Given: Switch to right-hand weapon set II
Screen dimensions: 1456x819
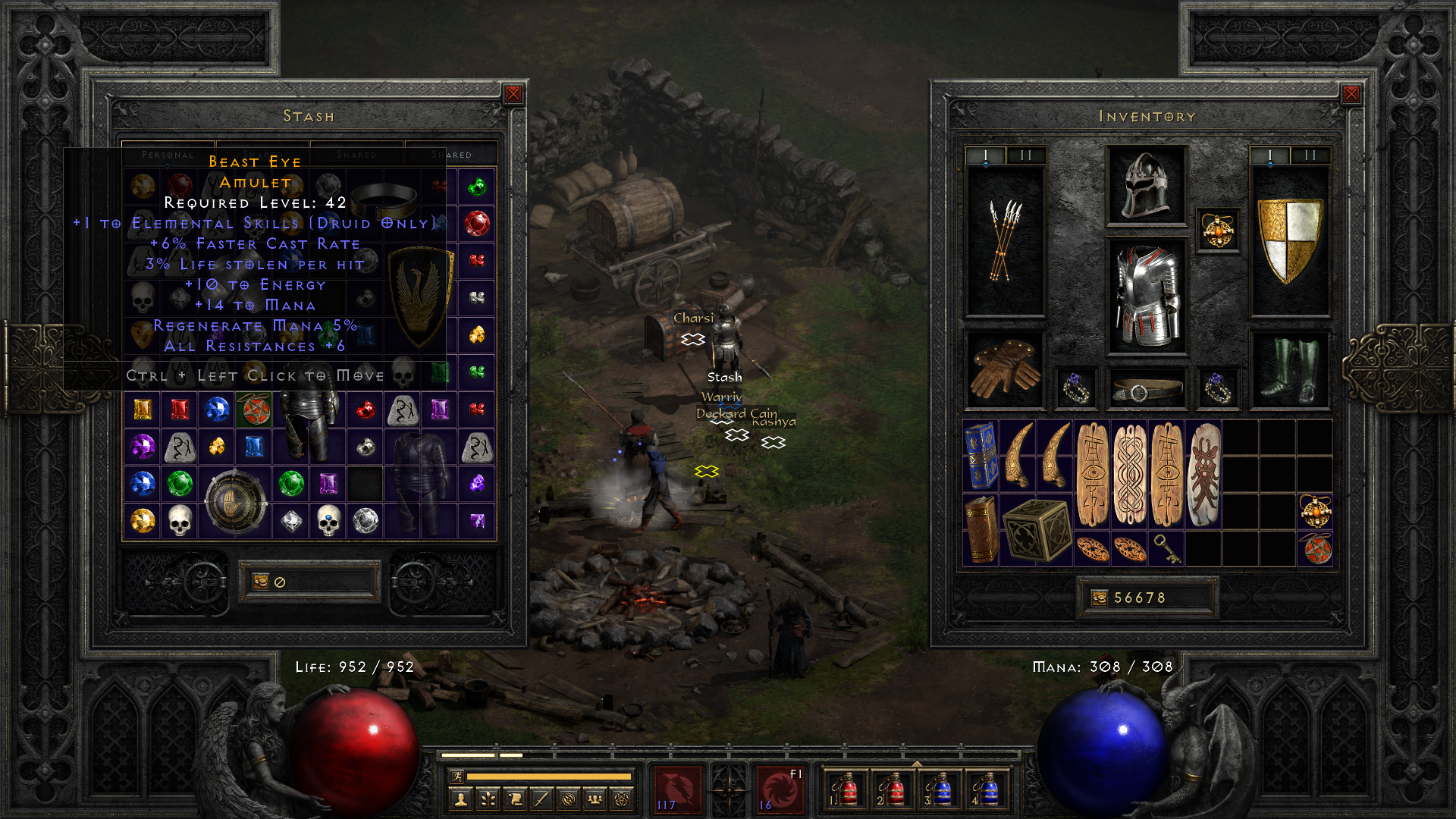Looking at the screenshot, I should click(x=1310, y=155).
